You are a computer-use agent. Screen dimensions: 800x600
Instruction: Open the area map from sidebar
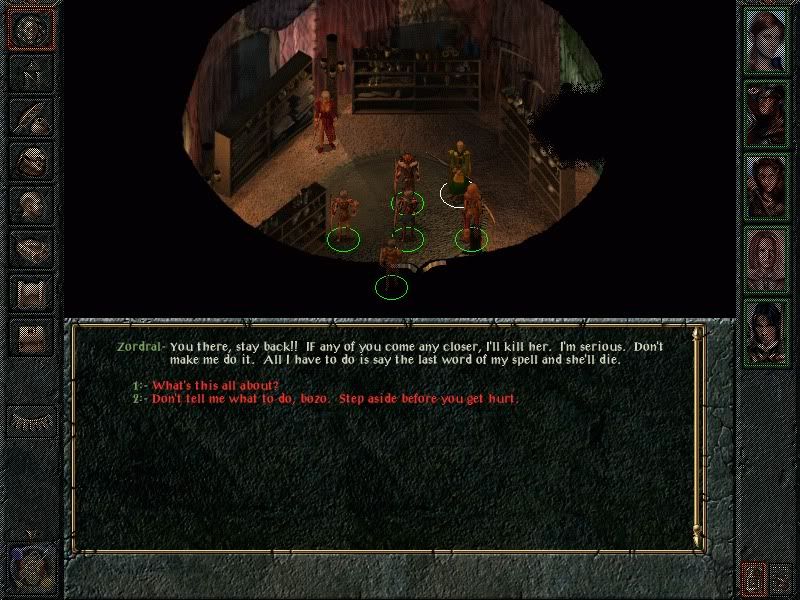point(31,73)
